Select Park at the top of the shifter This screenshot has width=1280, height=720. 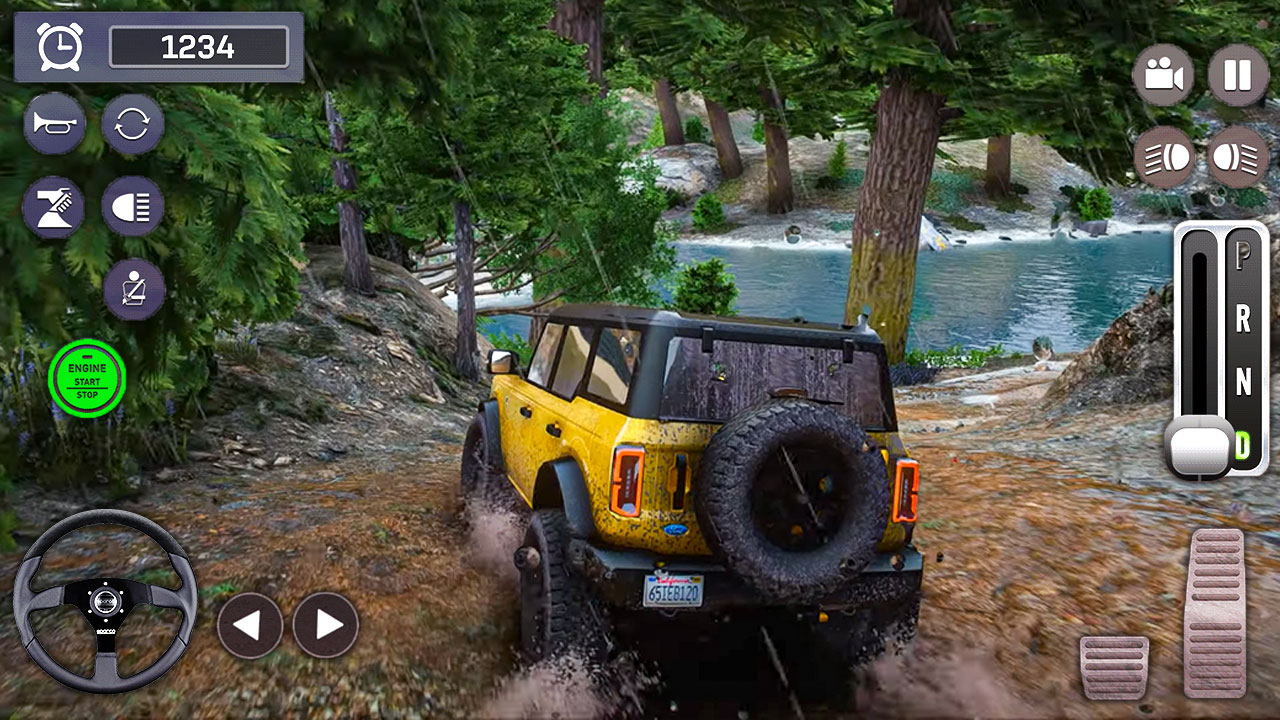tap(1240, 256)
